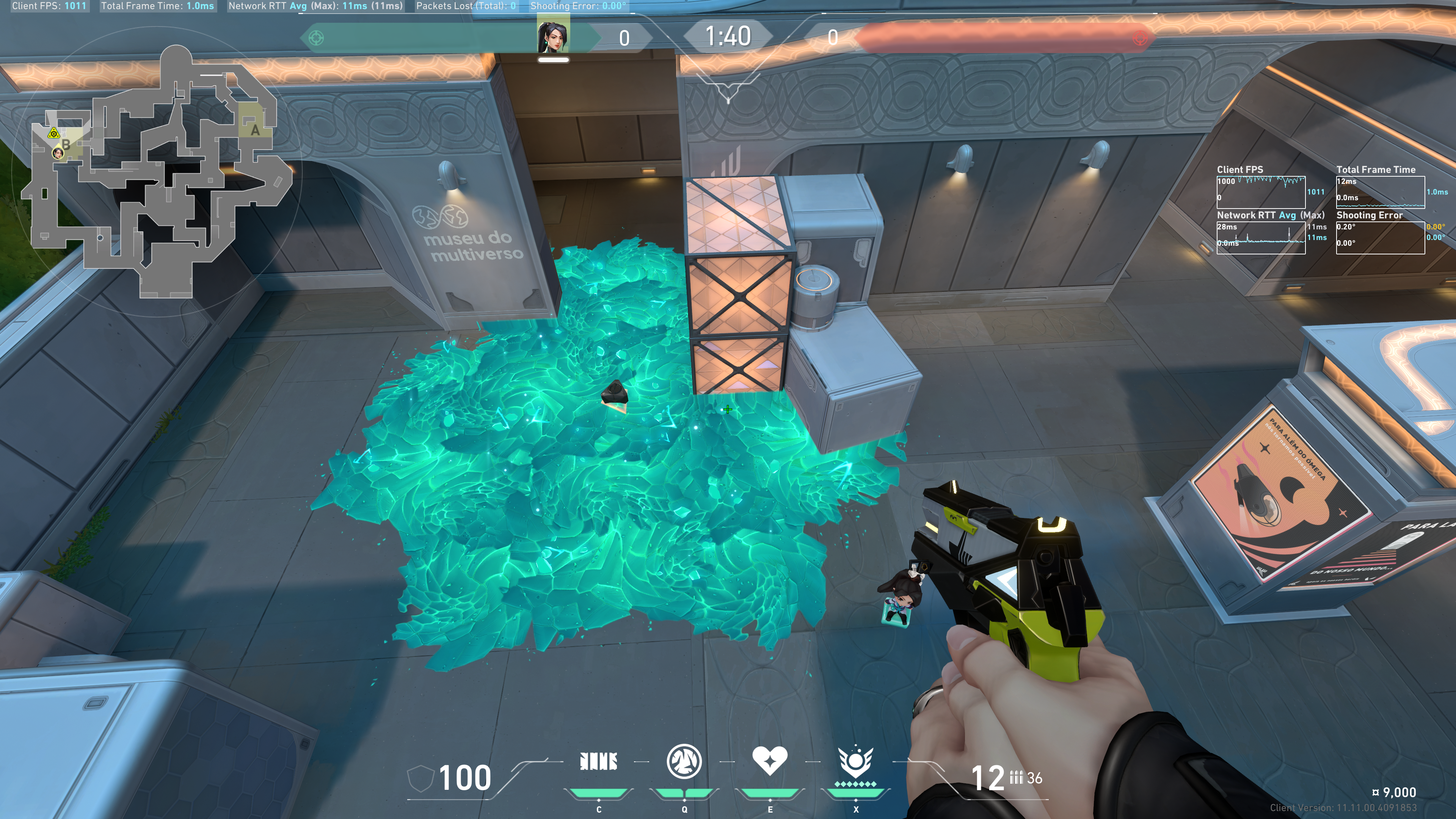Click the Network RTT graph panel
Screen dimensions: 1456x819
pyautogui.click(x=1260, y=238)
